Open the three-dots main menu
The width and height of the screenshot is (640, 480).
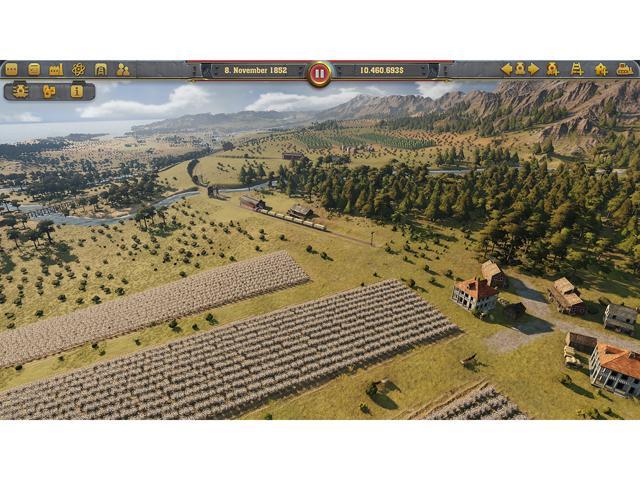11,69
